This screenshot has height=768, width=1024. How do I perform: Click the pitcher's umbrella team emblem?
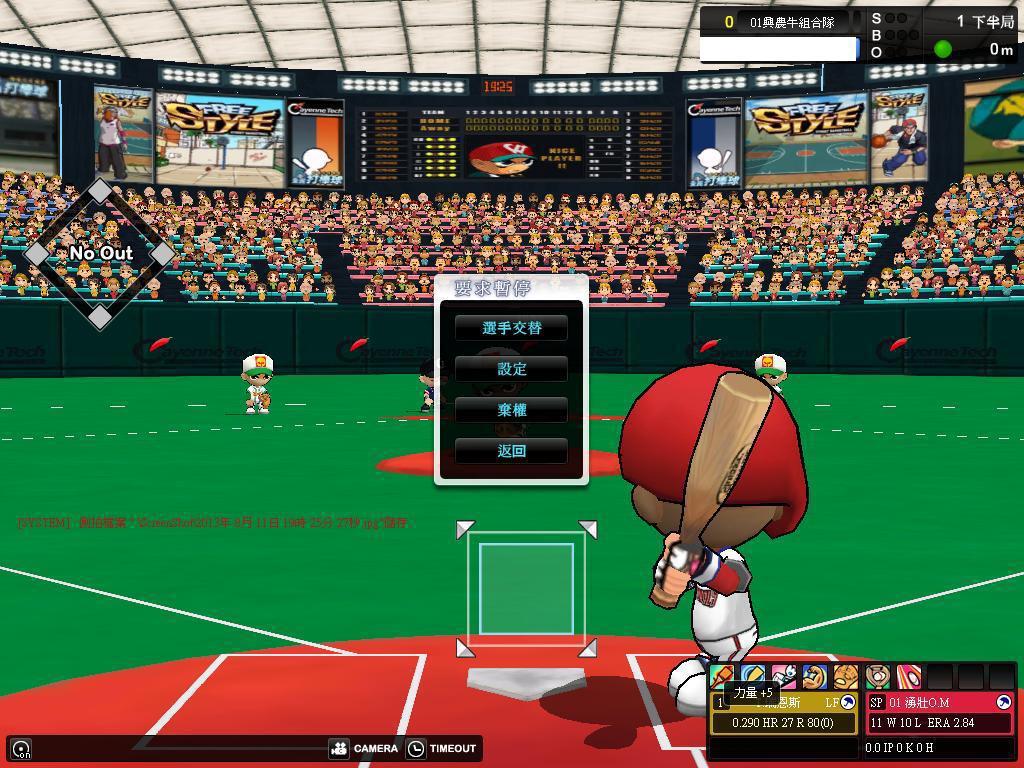point(1004,703)
